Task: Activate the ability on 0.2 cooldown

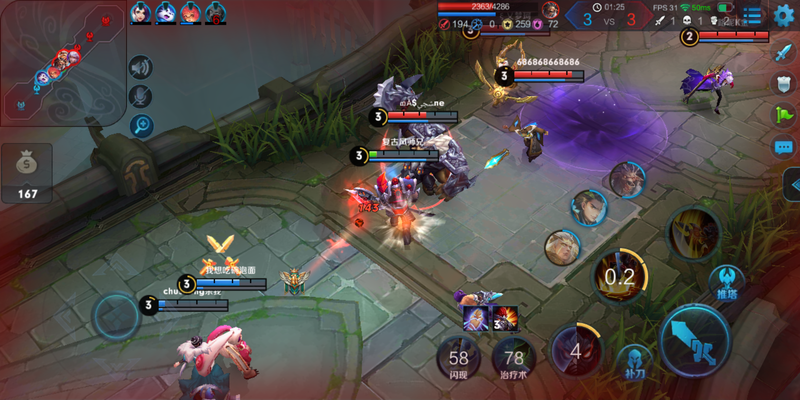Action: pos(620,276)
